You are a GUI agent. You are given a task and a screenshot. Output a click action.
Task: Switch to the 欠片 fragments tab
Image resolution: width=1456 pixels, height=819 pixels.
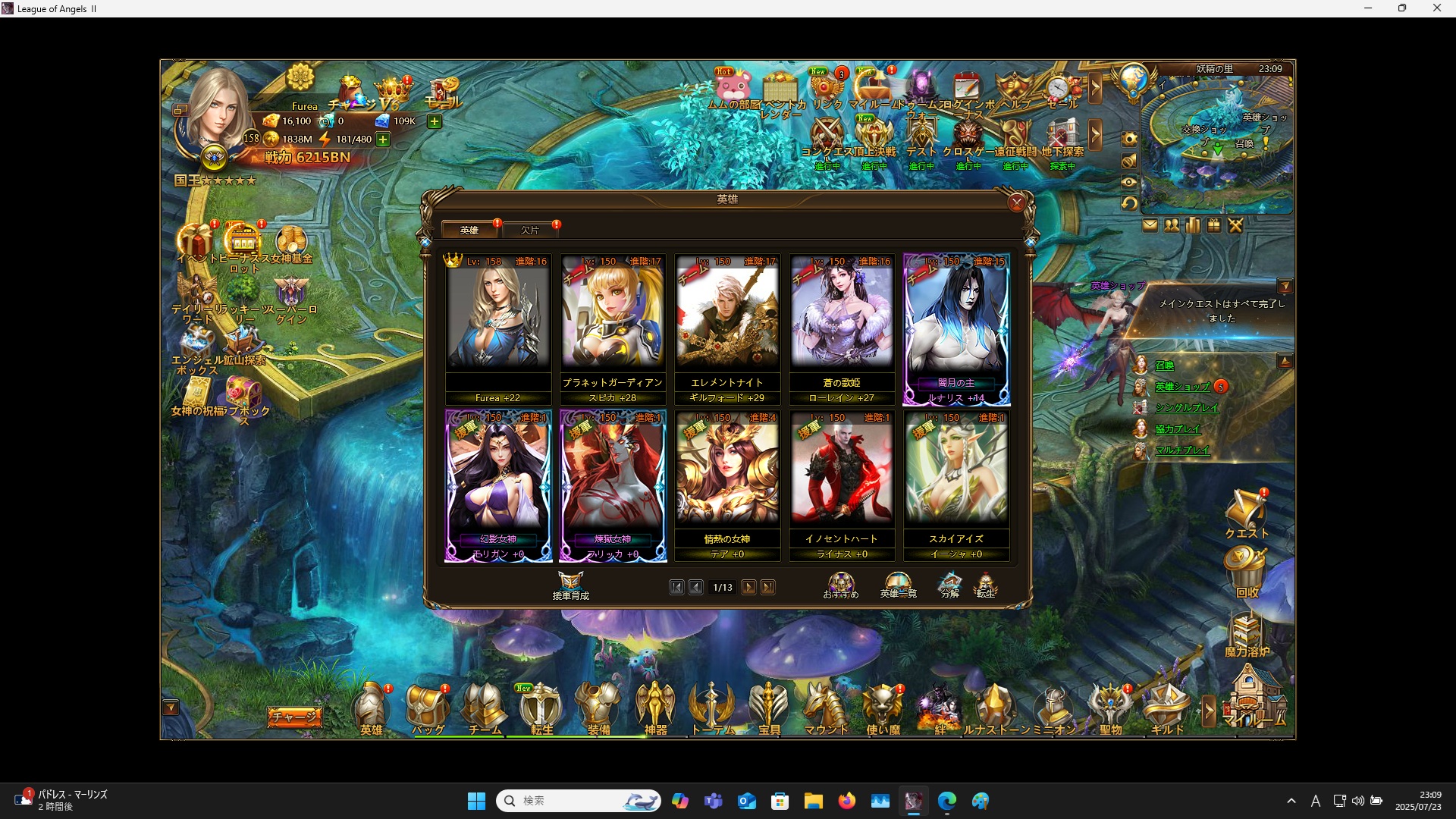click(531, 229)
